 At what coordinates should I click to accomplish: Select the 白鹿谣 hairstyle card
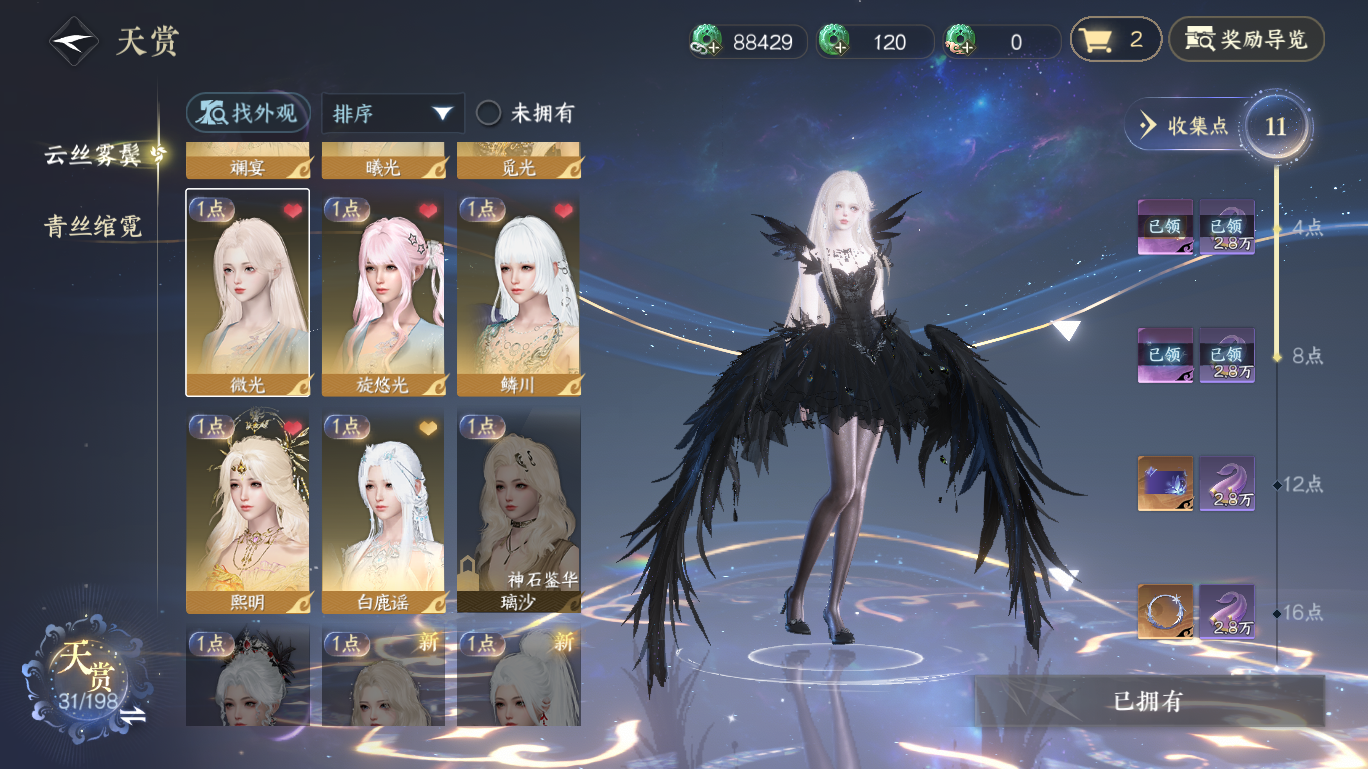(x=383, y=512)
